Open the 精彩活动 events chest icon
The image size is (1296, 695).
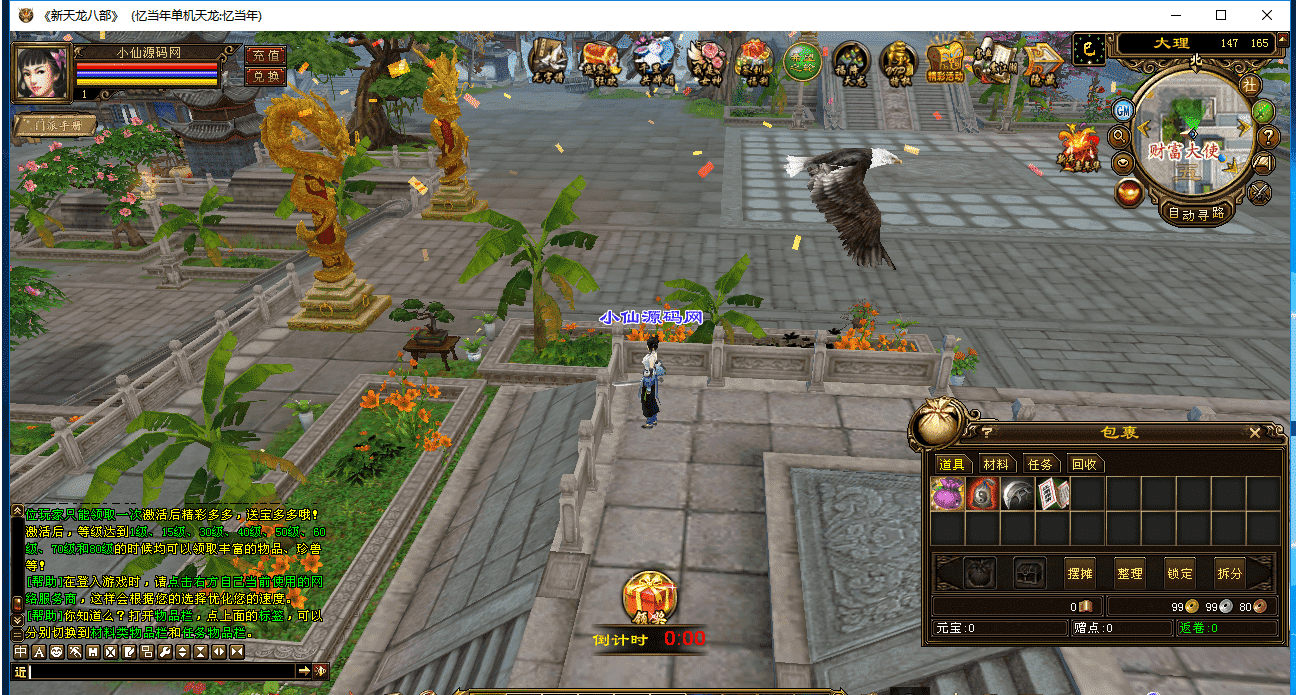(x=944, y=62)
